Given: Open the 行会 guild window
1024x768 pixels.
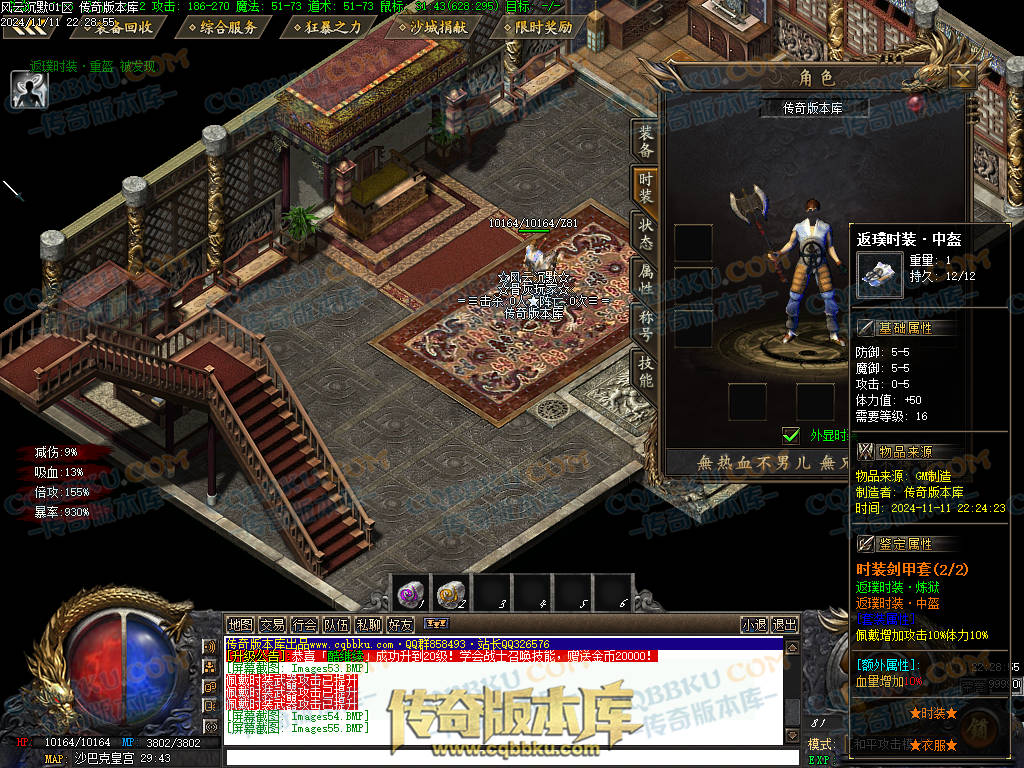Looking at the screenshot, I should point(304,625).
